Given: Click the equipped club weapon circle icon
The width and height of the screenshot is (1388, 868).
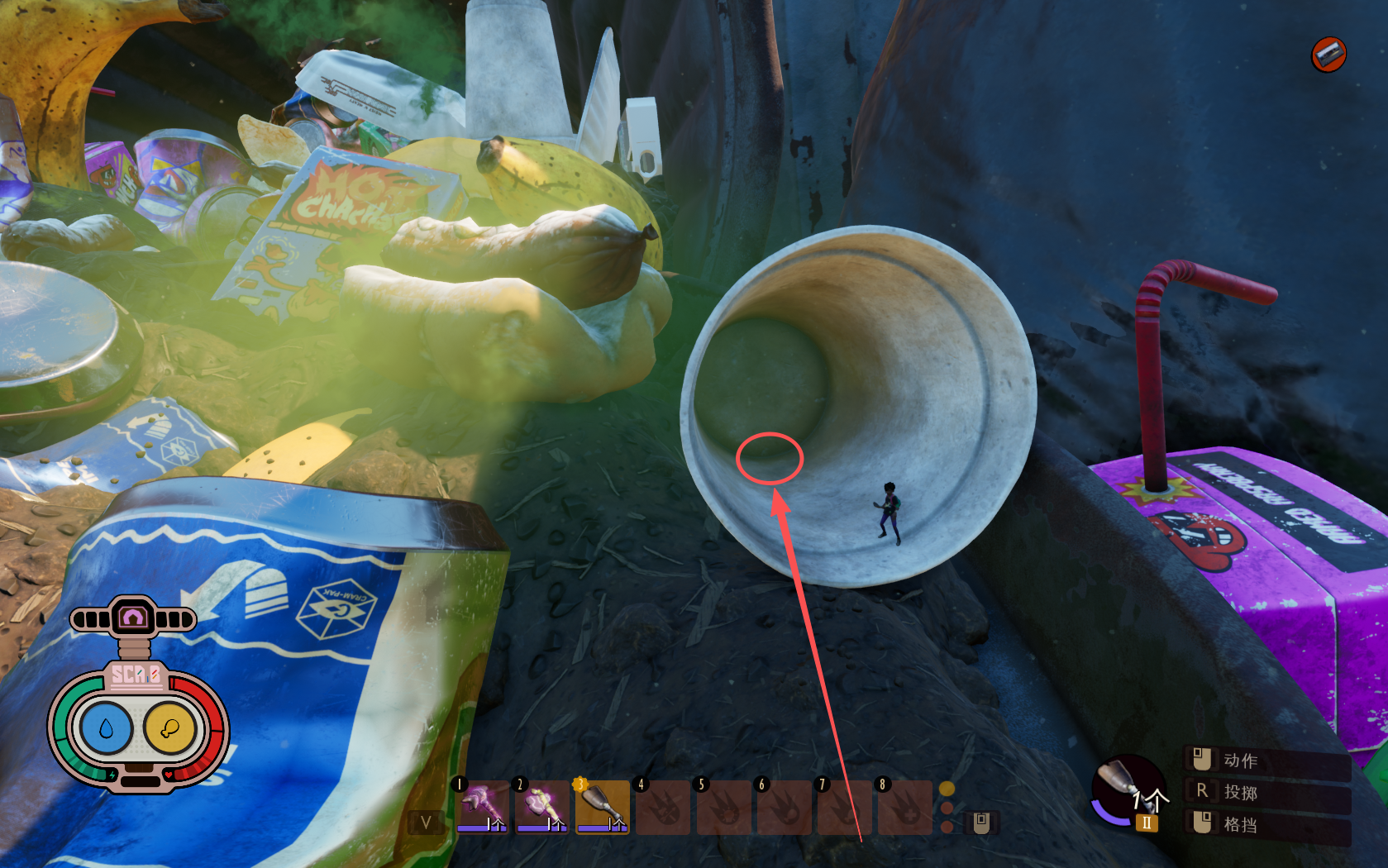Looking at the screenshot, I should click(1127, 789).
